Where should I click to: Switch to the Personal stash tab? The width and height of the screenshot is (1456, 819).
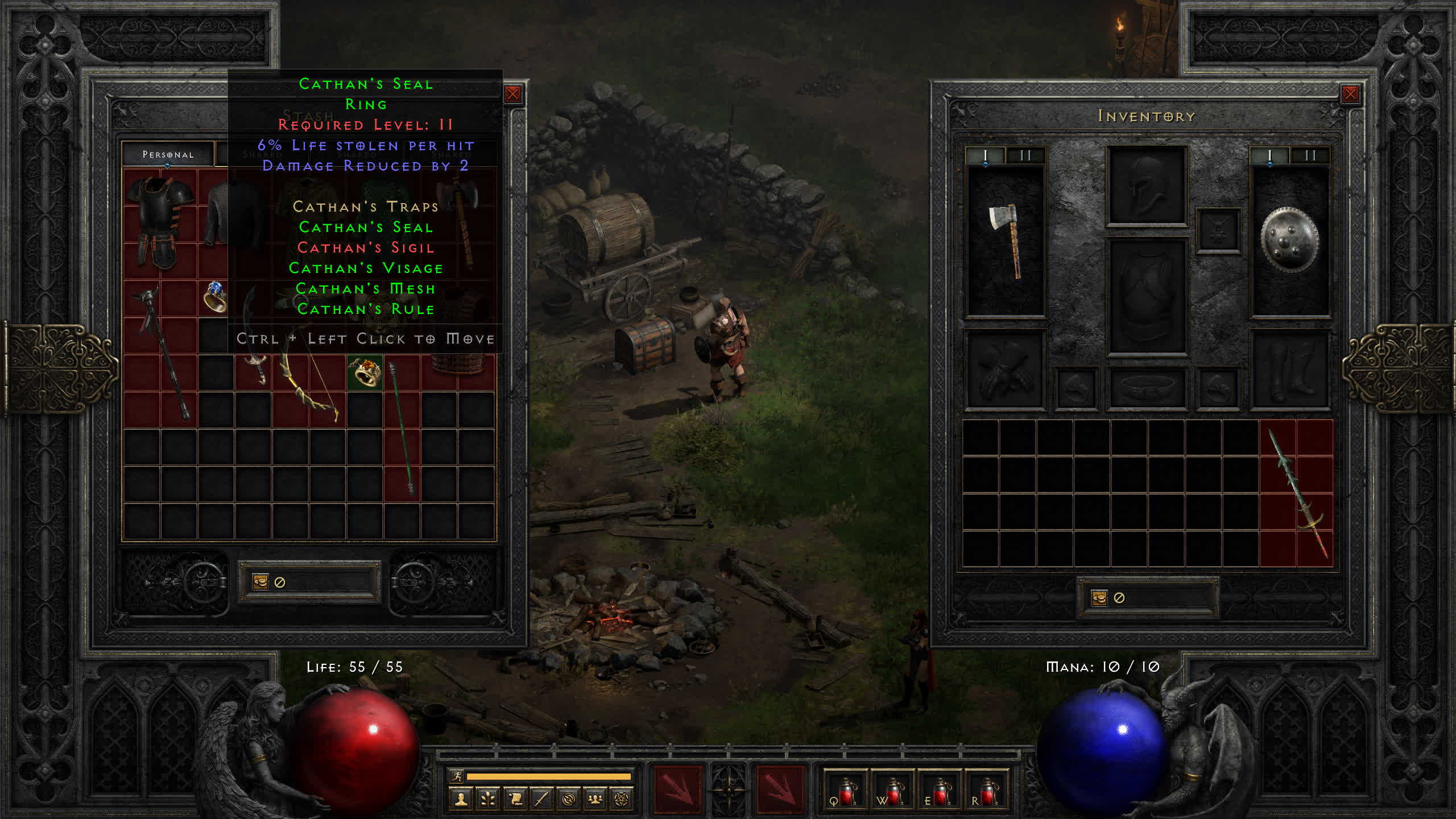[x=168, y=154]
